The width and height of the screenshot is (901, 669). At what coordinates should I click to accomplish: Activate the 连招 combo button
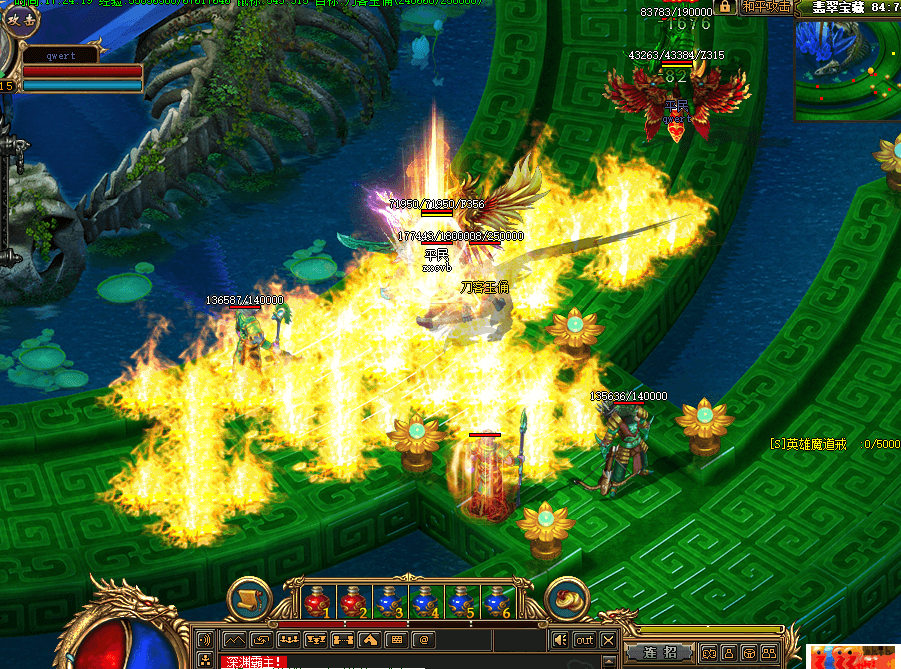pyautogui.click(x=657, y=652)
